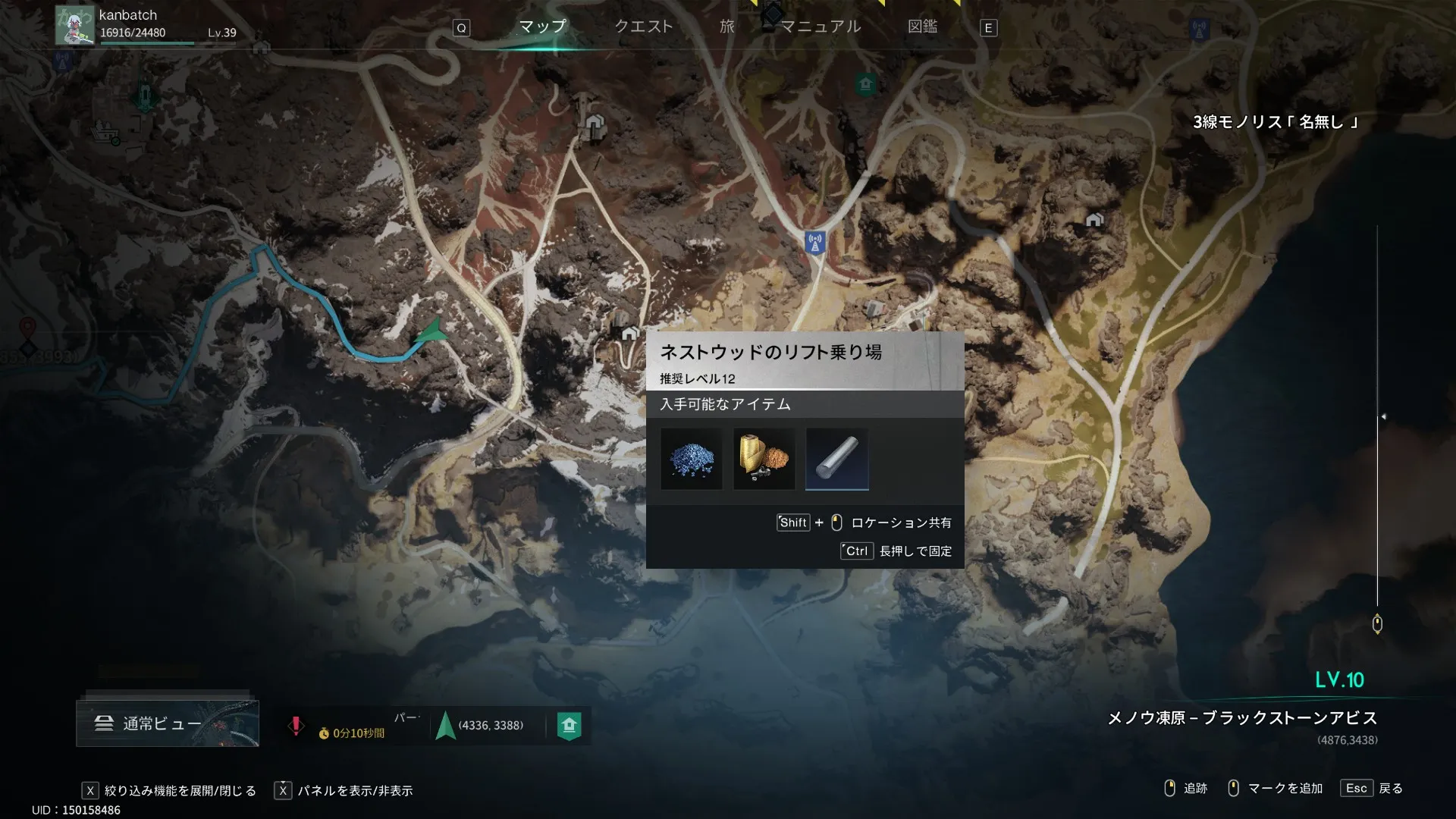The width and height of the screenshot is (1456, 819).
Task: Select the silver metal rod item icon
Action: point(837,459)
